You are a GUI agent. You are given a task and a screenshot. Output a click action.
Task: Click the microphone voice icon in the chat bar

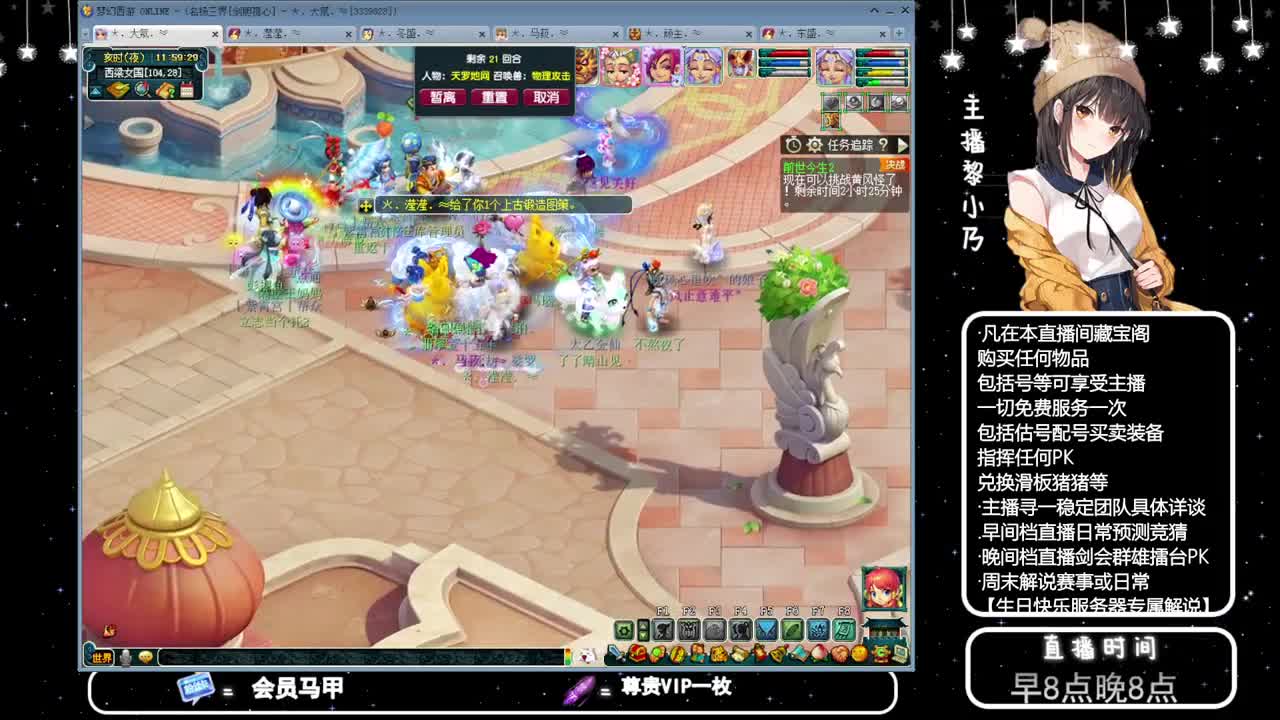coord(123,658)
